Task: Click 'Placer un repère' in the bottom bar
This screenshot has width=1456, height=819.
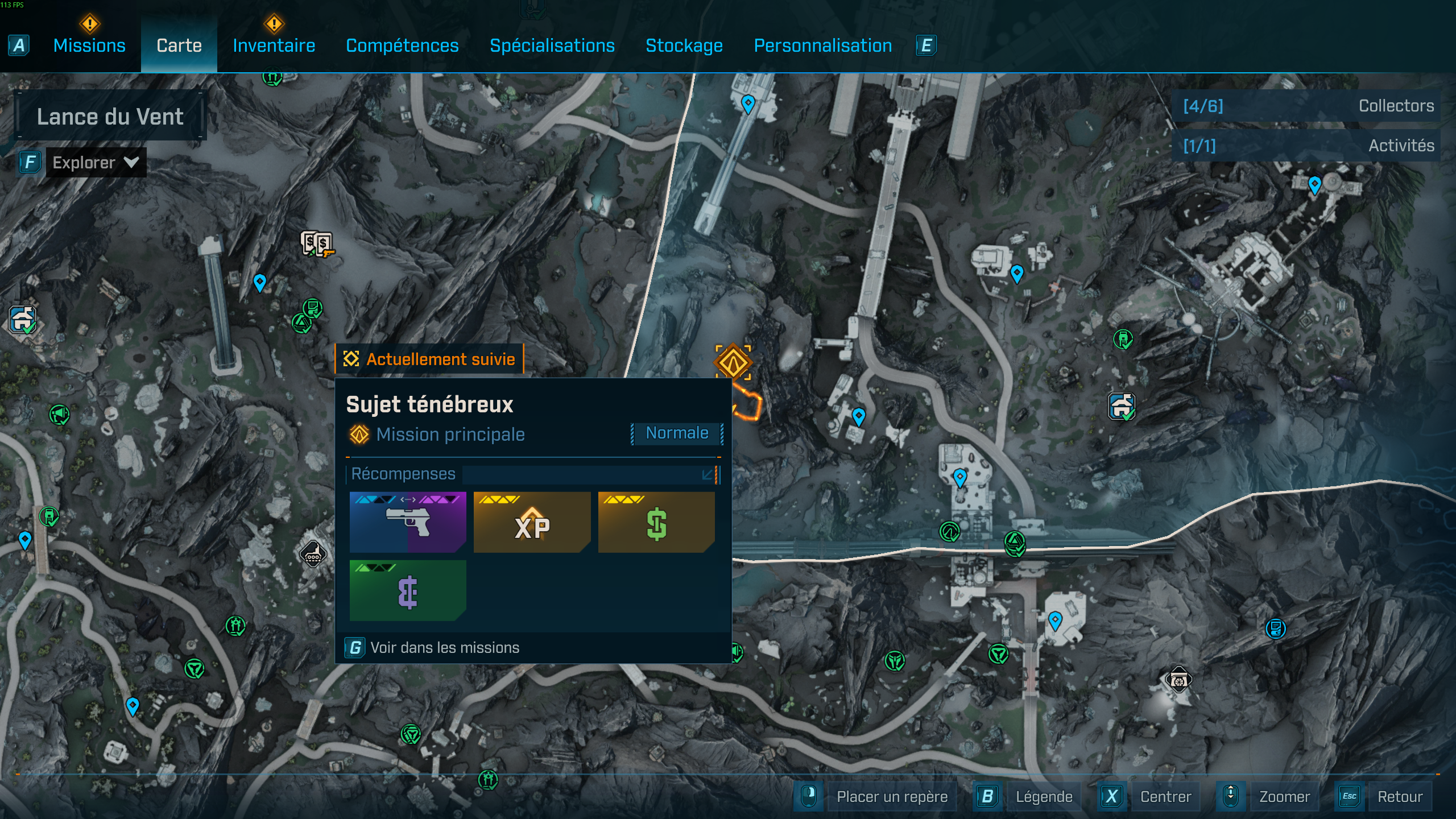Action: [892, 796]
